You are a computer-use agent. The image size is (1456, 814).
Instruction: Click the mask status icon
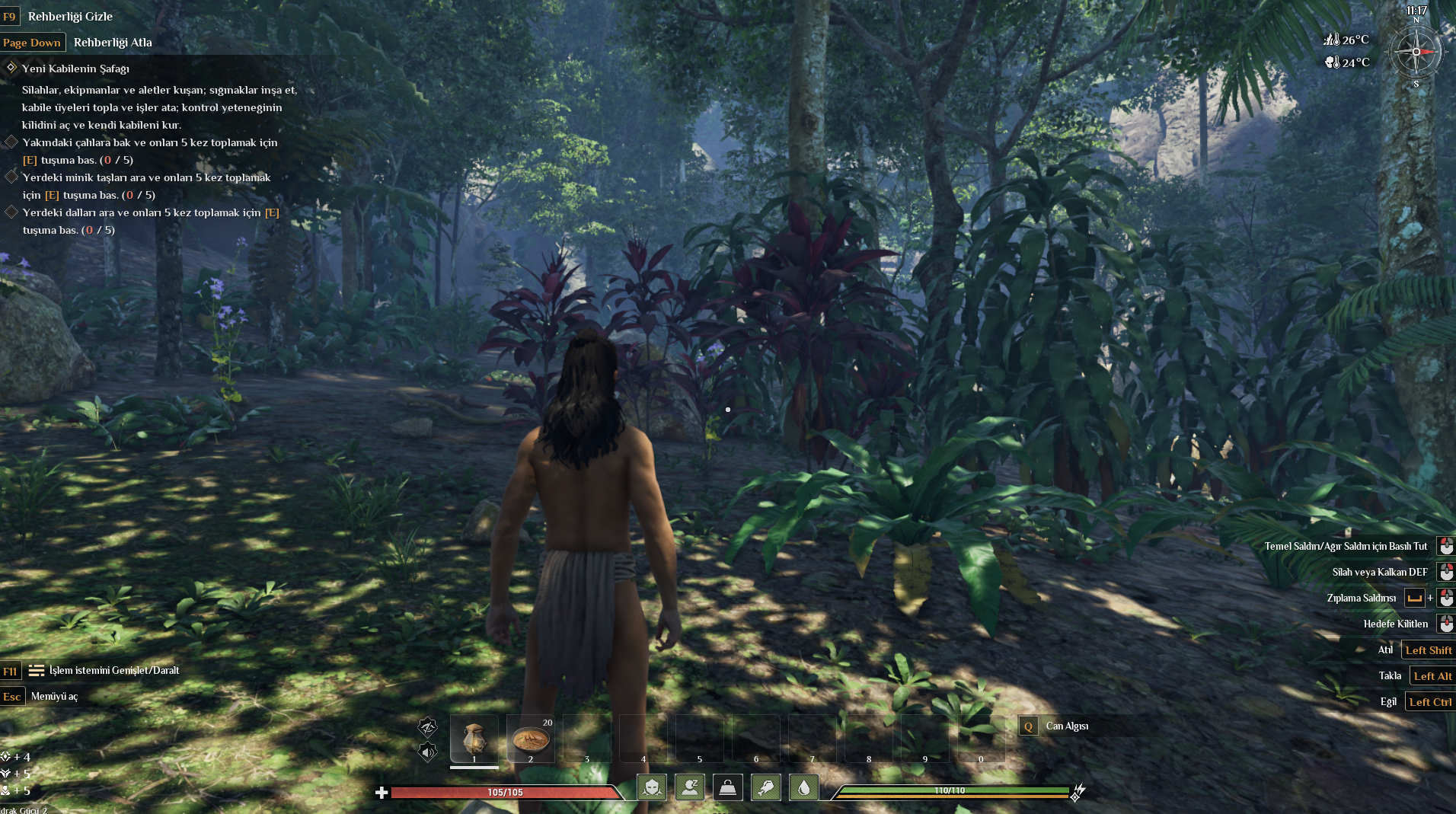(x=652, y=787)
